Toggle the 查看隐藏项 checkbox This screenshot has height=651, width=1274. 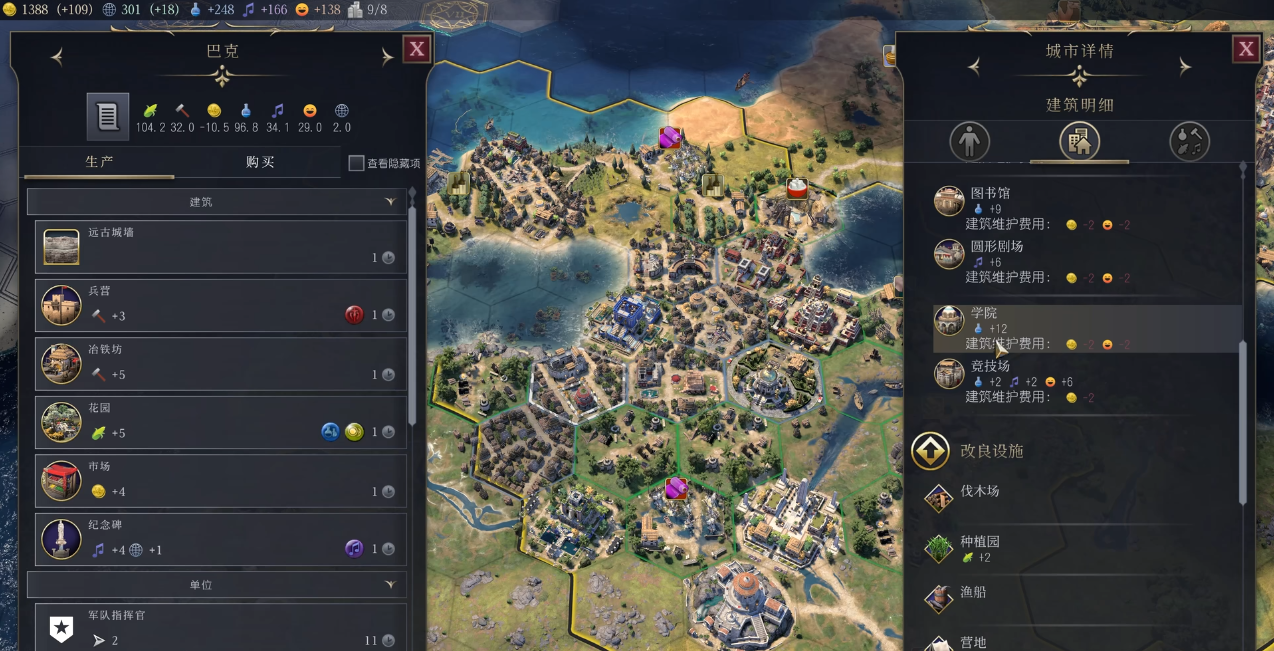pyautogui.click(x=356, y=163)
